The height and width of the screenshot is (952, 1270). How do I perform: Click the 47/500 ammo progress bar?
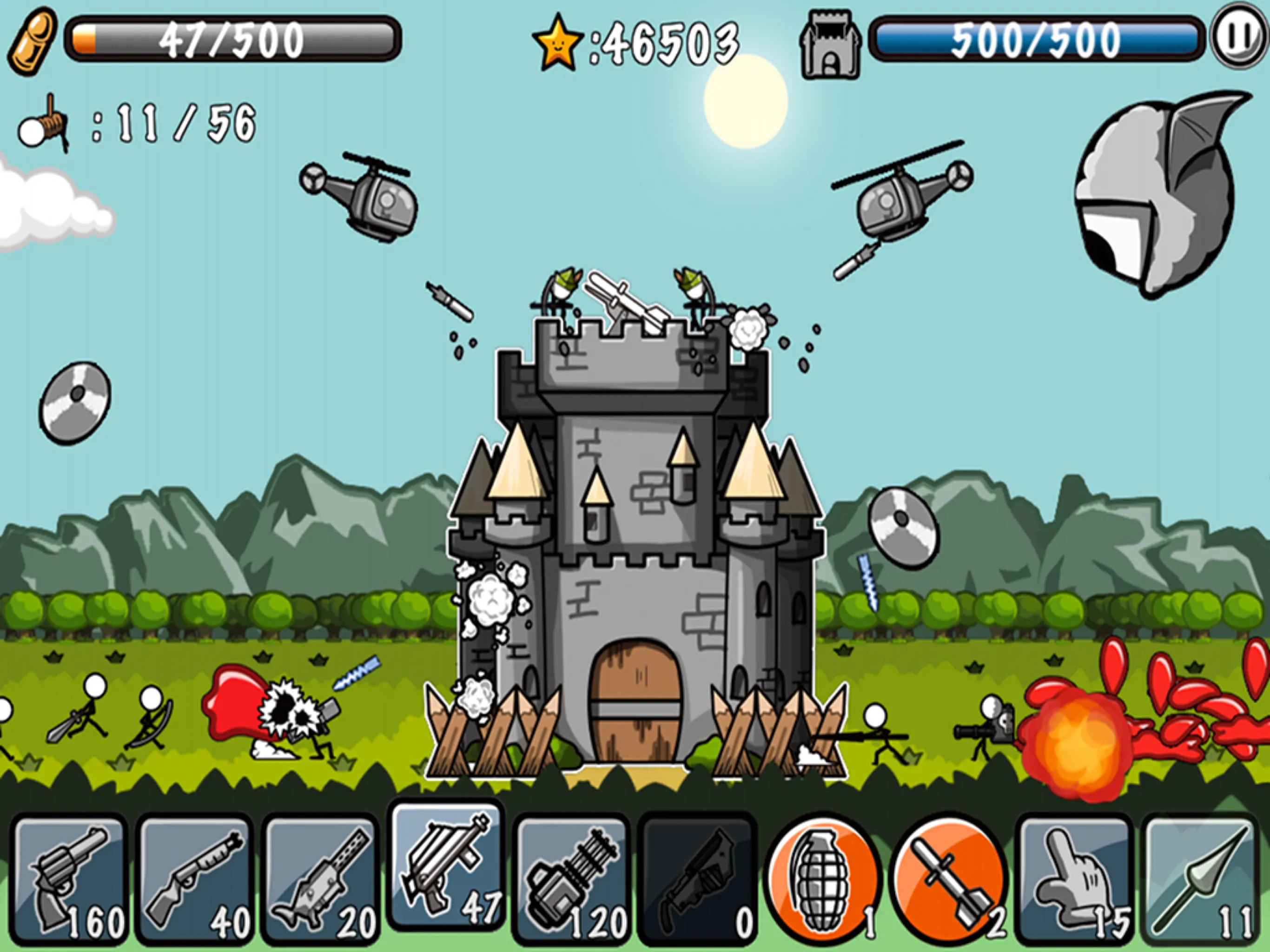[x=230, y=39]
